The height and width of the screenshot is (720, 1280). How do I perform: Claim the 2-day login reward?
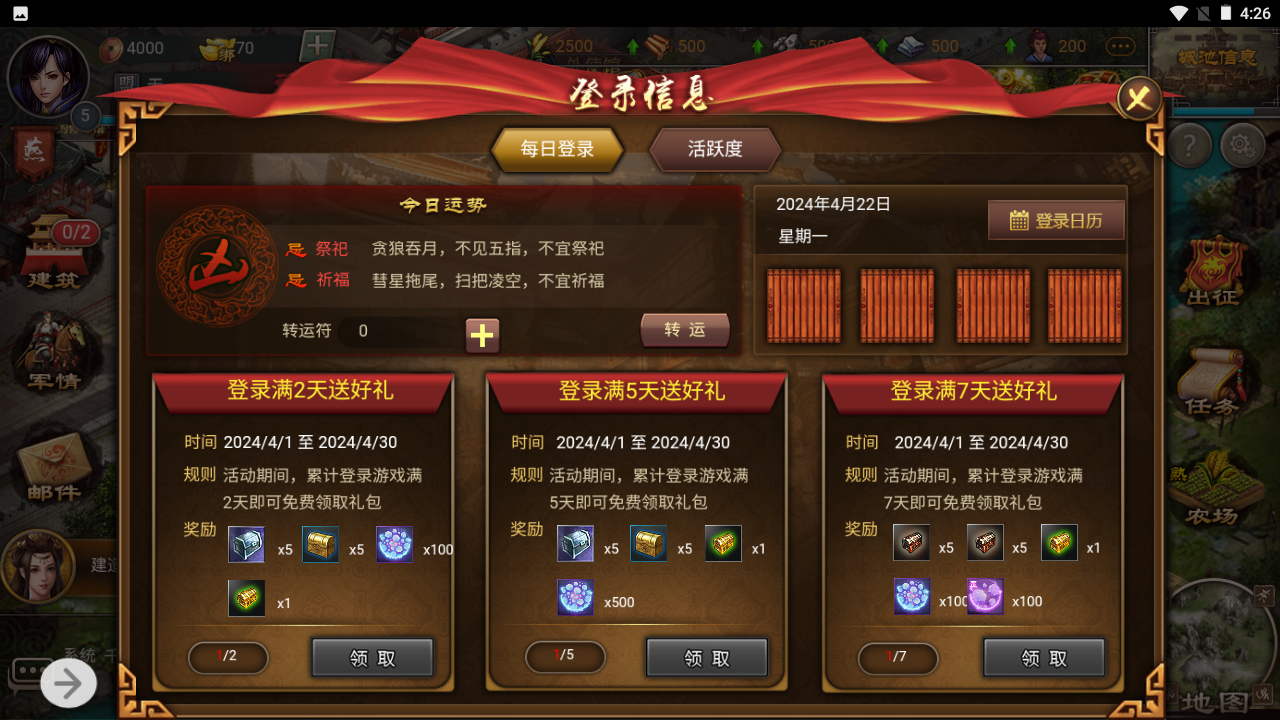click(372, 657)
